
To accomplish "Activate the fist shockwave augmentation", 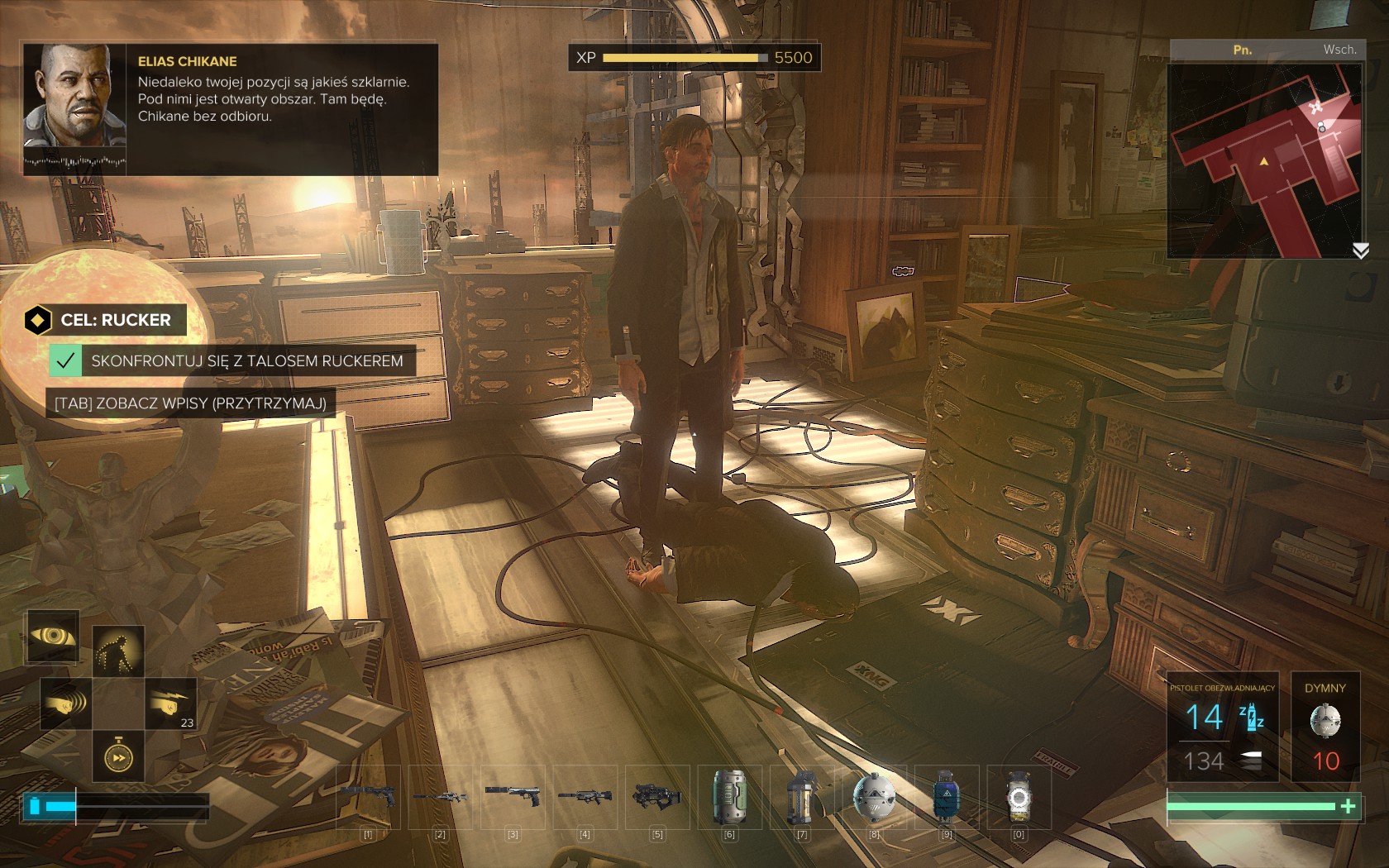I will (x=66, y=703).
